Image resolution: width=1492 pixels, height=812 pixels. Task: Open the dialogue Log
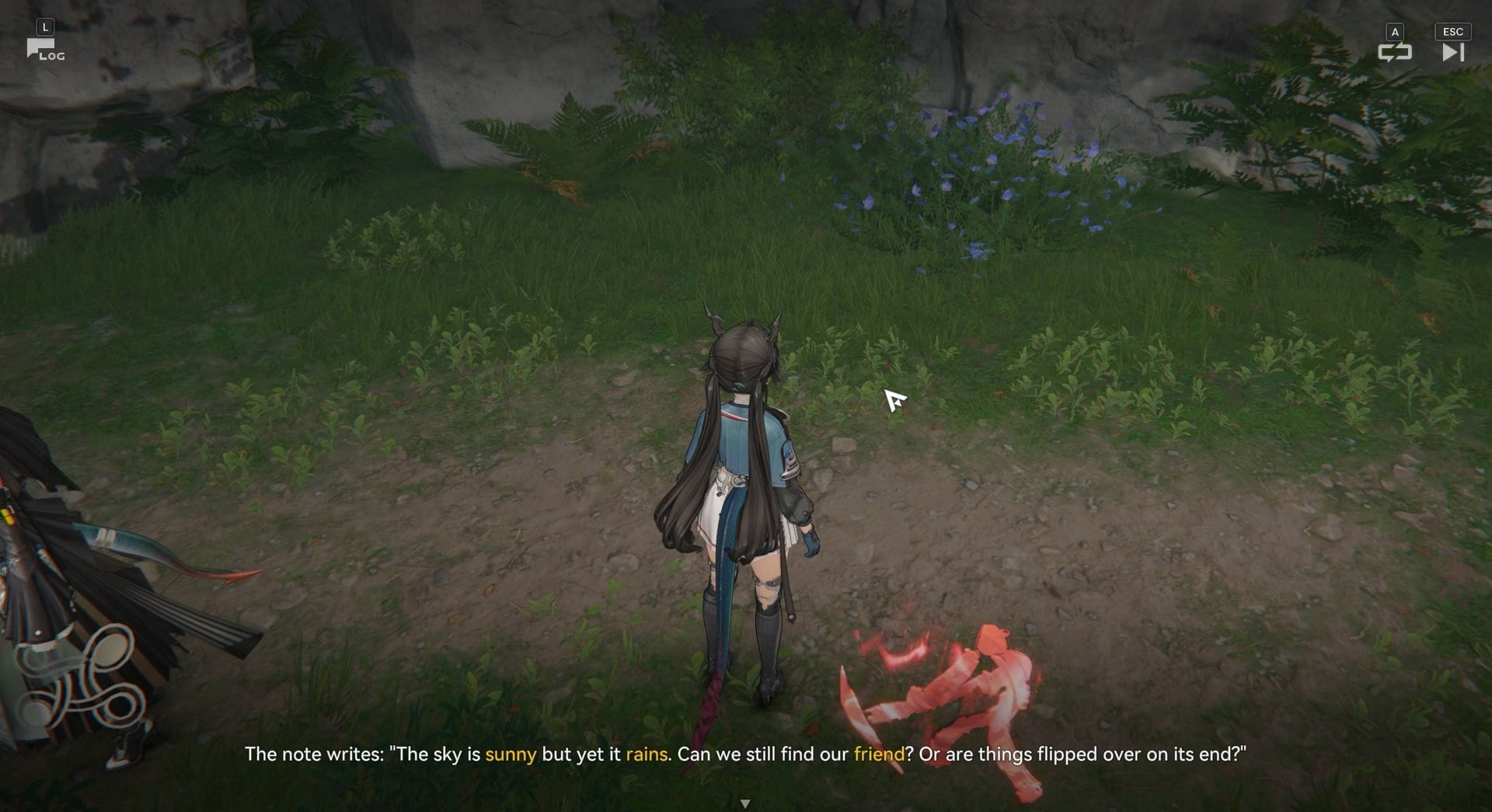44,51
